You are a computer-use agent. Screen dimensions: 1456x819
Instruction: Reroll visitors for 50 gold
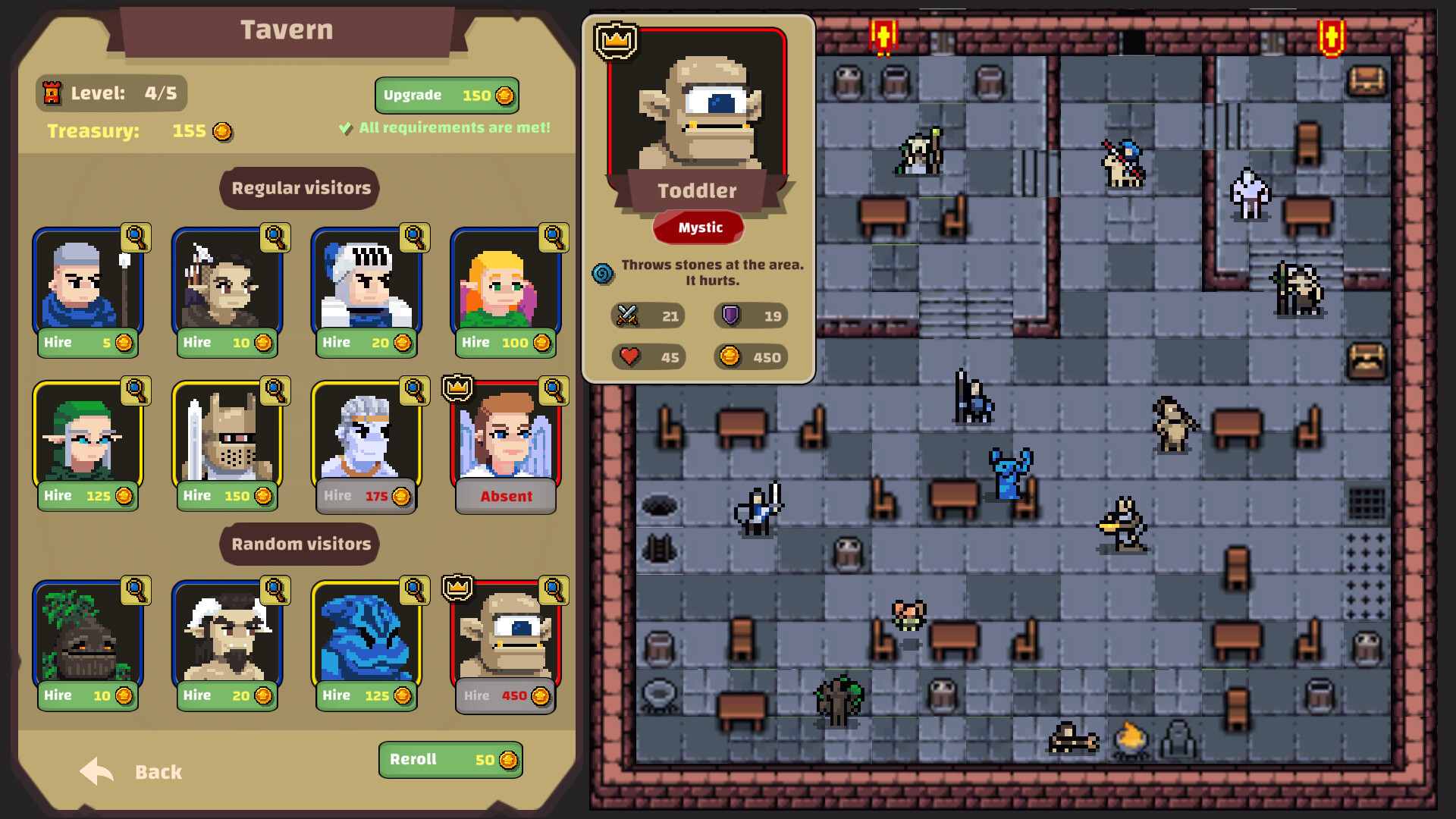[450, 760]
